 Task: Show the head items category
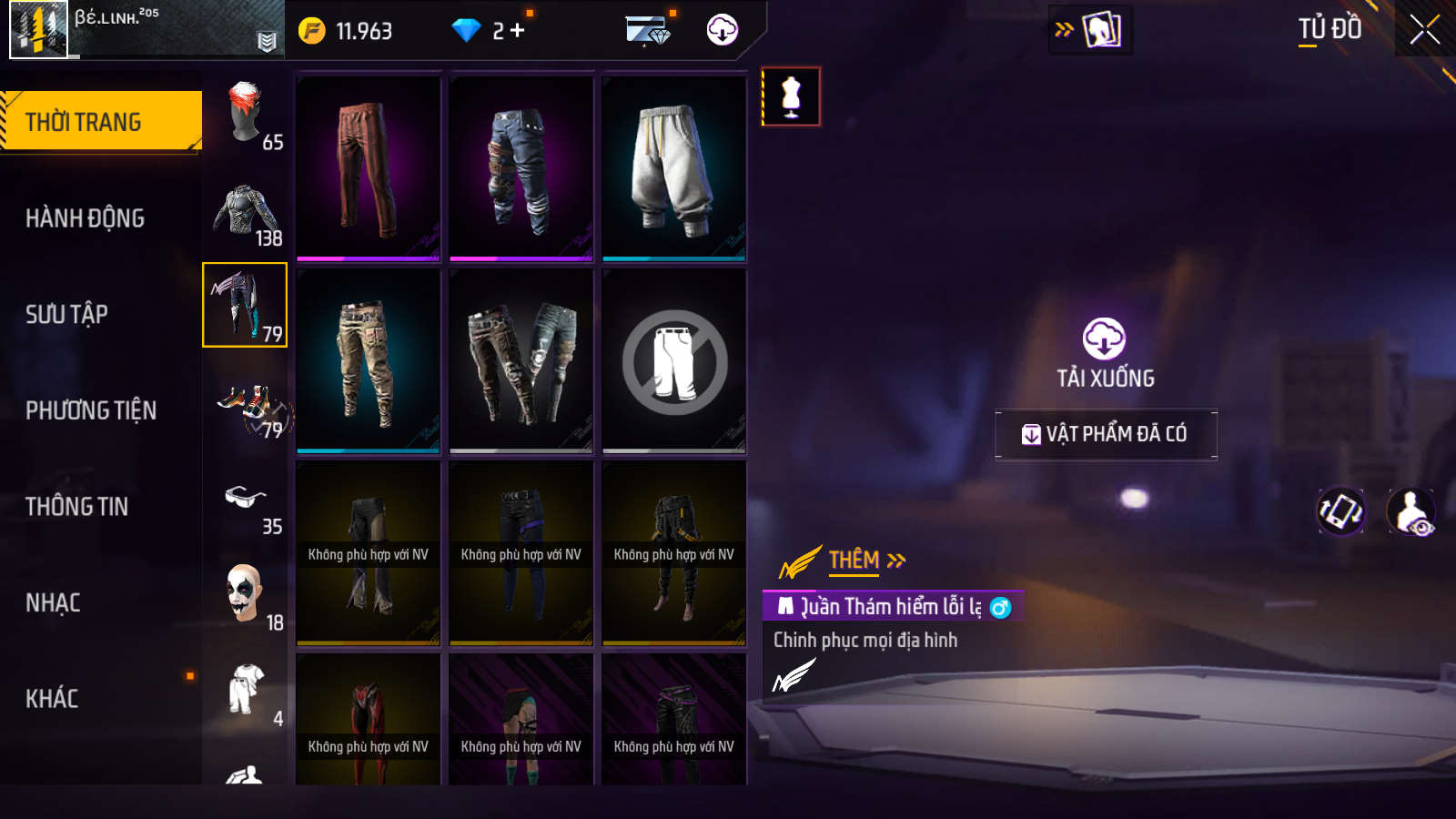[245, 114]
